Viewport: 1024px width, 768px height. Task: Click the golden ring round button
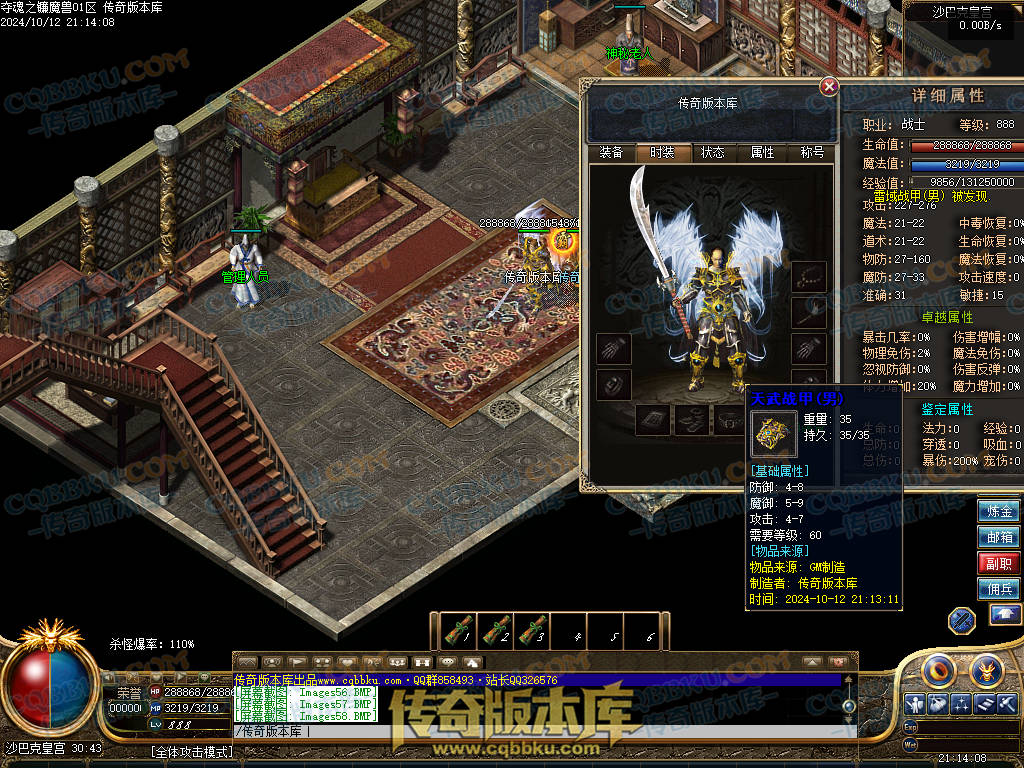941,669
